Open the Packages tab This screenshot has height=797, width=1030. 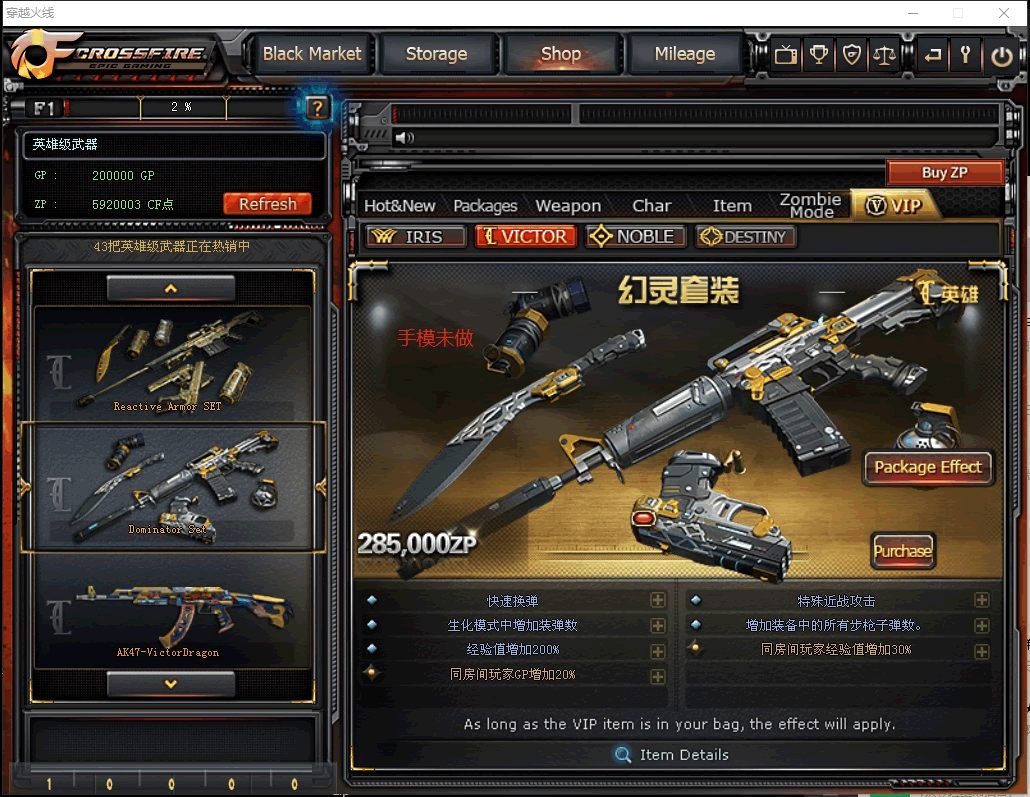485,206
